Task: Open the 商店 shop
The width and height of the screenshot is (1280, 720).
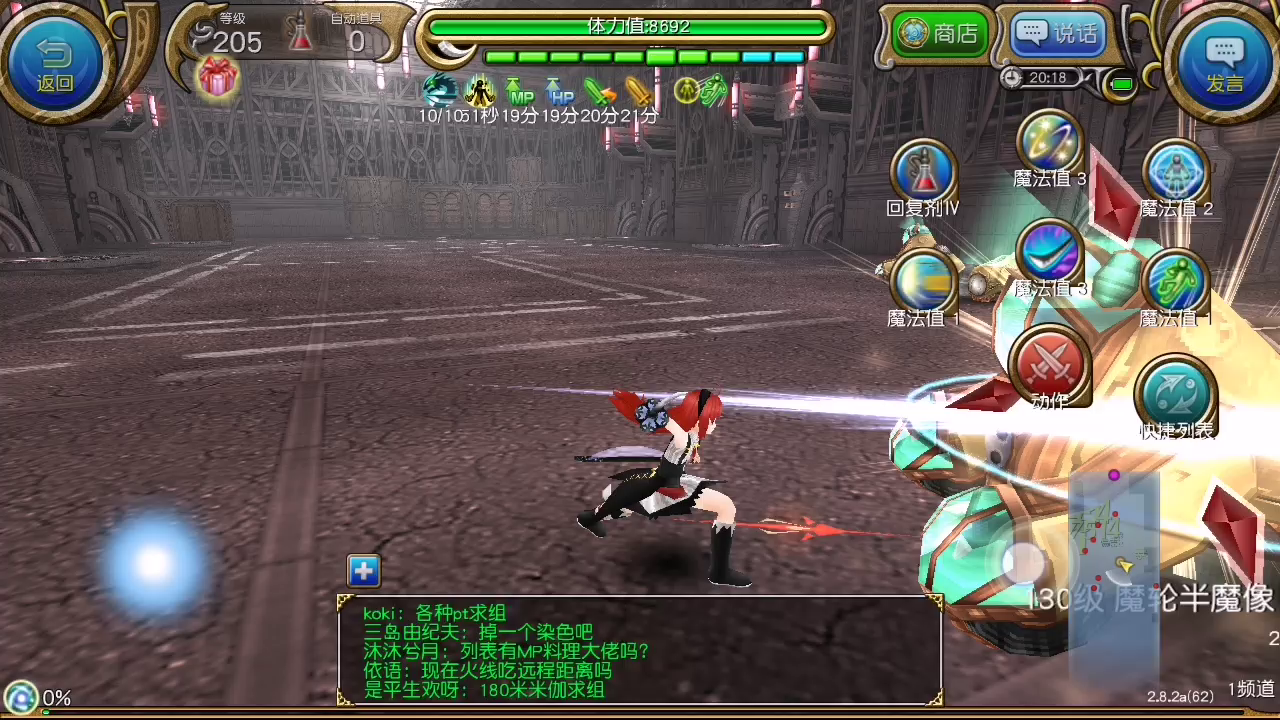Action: [940, 33]
